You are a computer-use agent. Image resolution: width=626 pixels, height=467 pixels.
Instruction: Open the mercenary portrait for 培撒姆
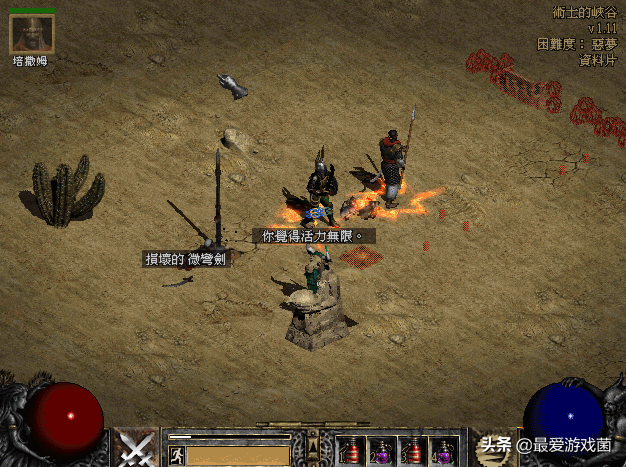point(32,33)
